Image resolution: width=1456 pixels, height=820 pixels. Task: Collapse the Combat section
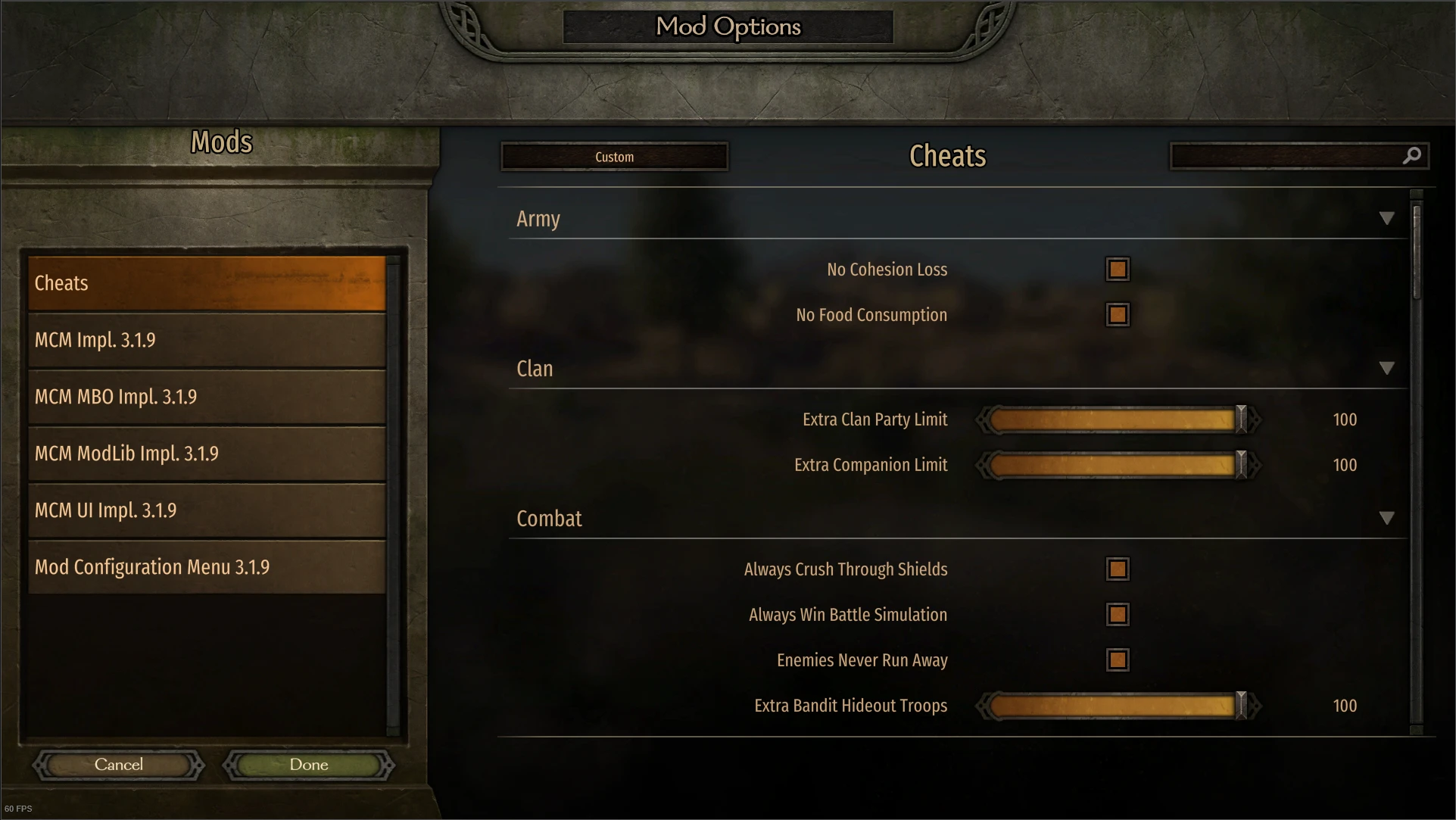pos(1388,518)
